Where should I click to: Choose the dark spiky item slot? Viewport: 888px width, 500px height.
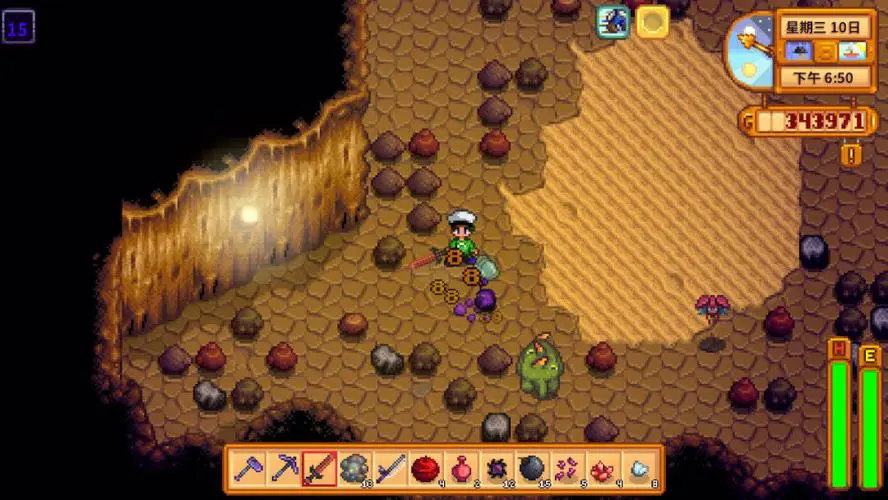[497, 468]
